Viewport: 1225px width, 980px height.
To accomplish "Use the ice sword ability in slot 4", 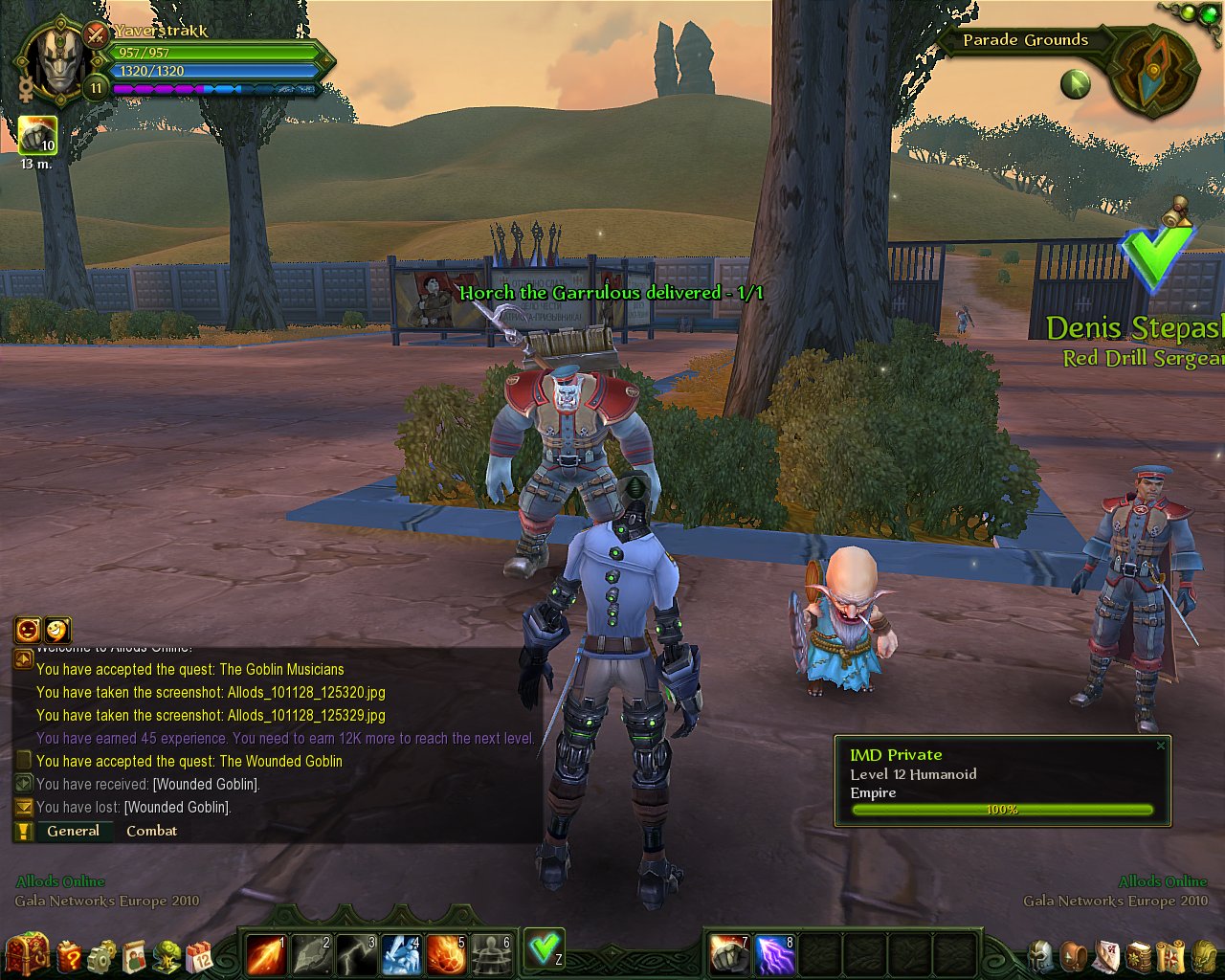I will coord(401,953).
